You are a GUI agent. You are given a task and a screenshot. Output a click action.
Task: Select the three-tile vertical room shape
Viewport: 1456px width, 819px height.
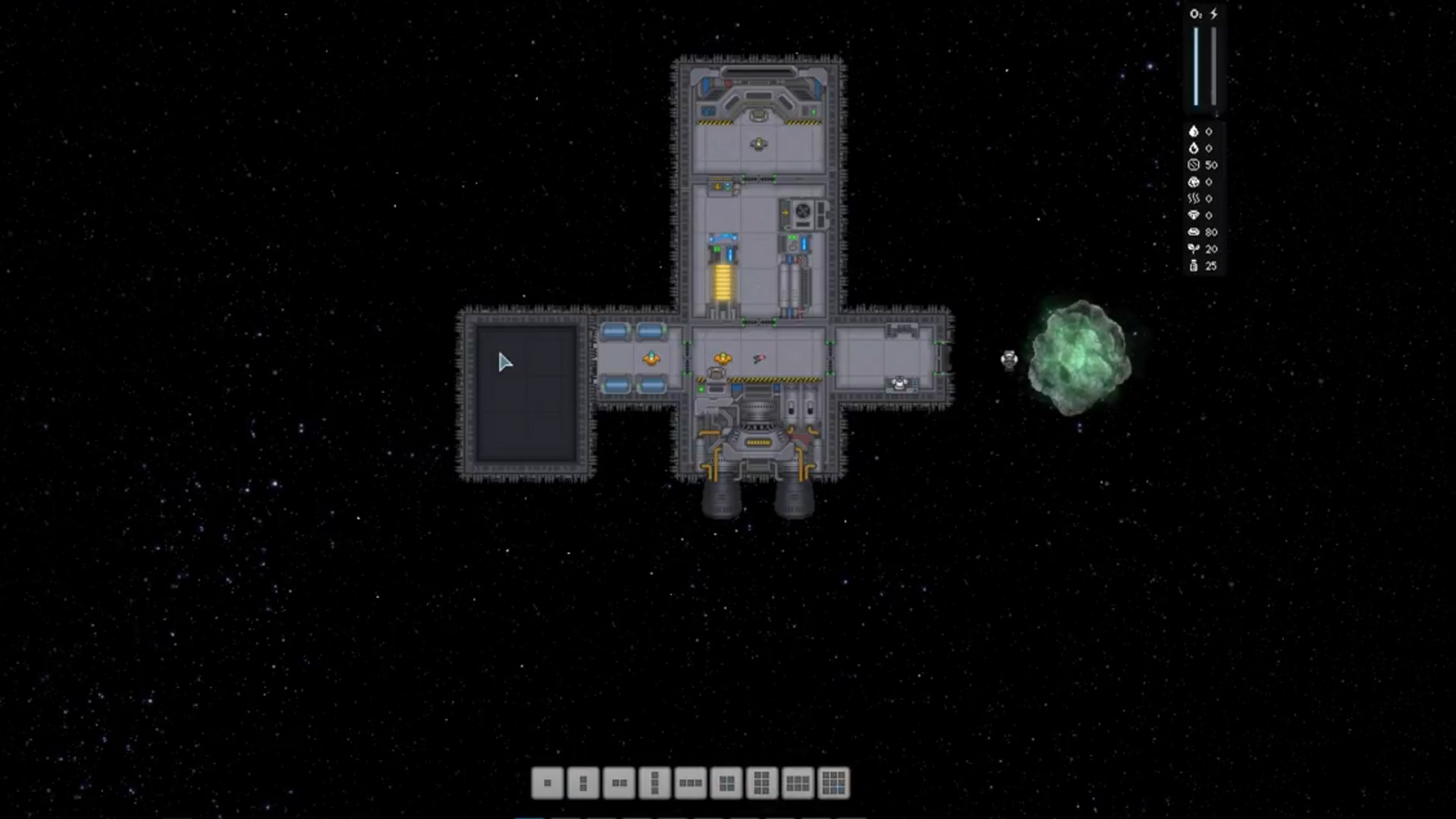pos(654,783)
